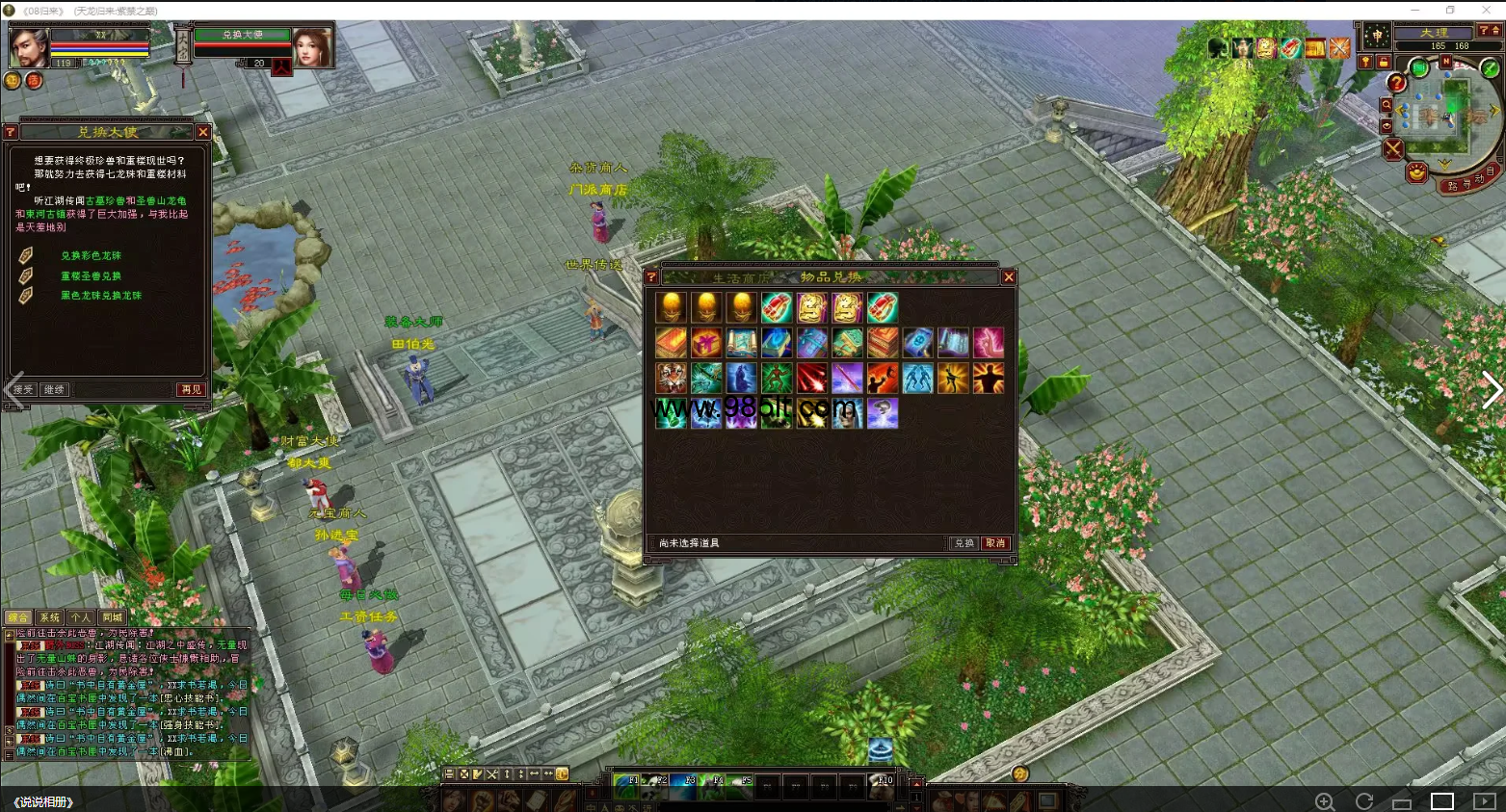Select the pink glowing hand item

pyautogui.click(x=989, y=343)
